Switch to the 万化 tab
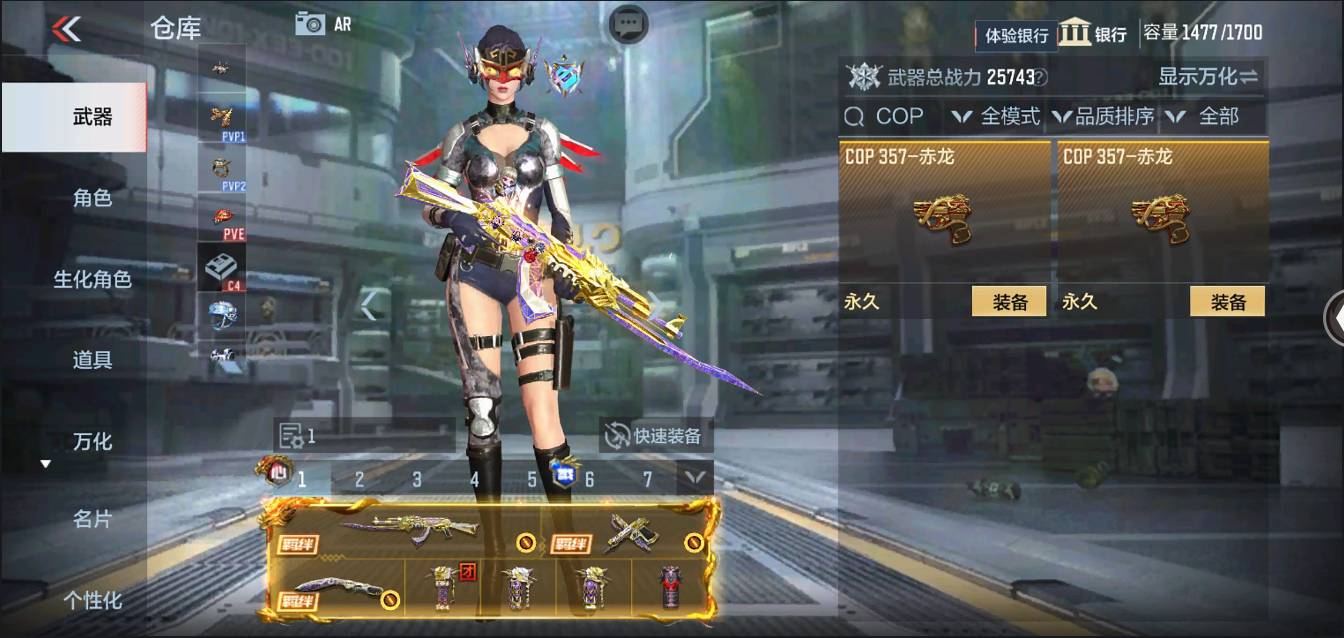 click(92, 441)
